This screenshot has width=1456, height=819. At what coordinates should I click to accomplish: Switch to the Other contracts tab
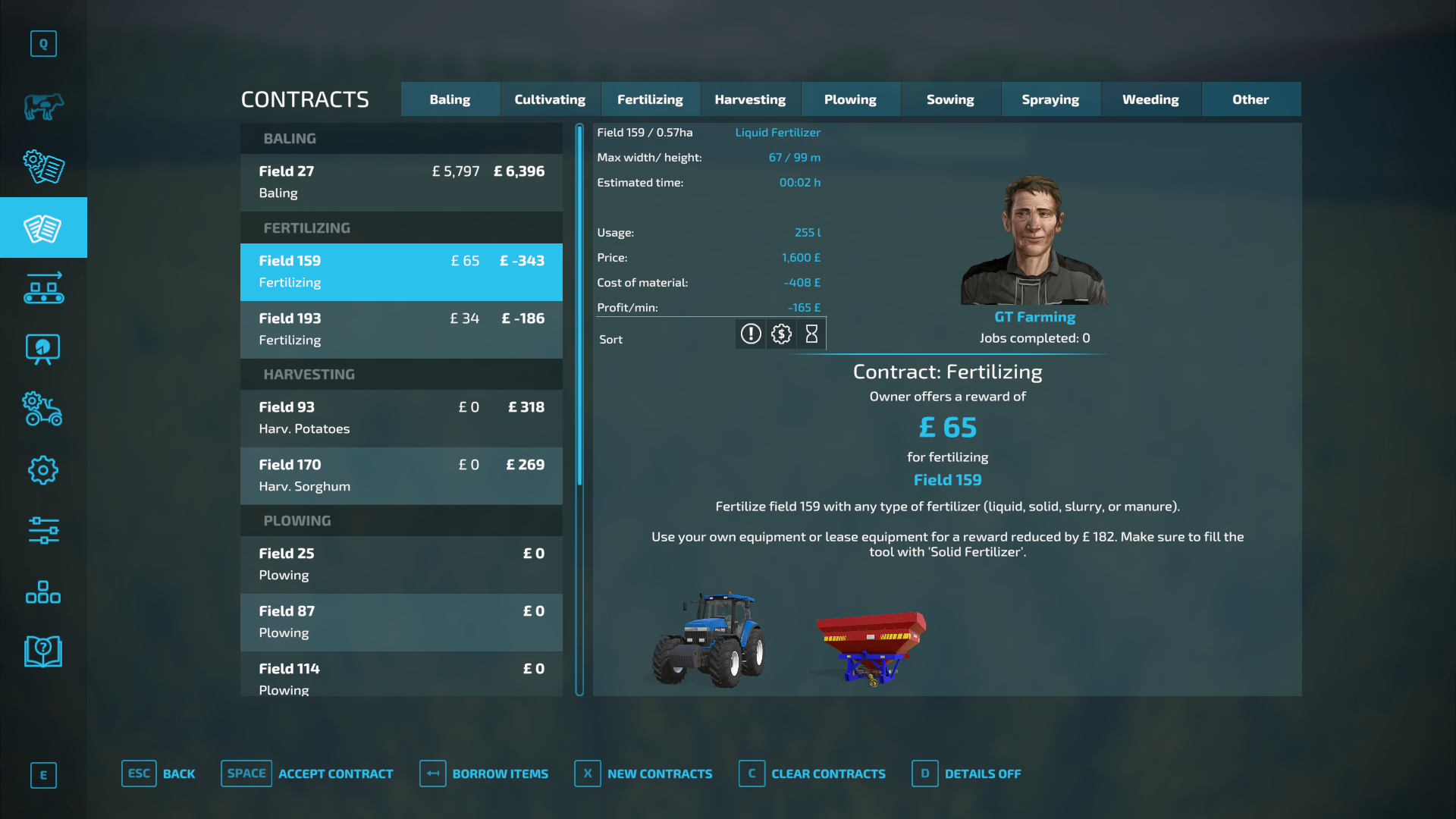coord(1250,99)
